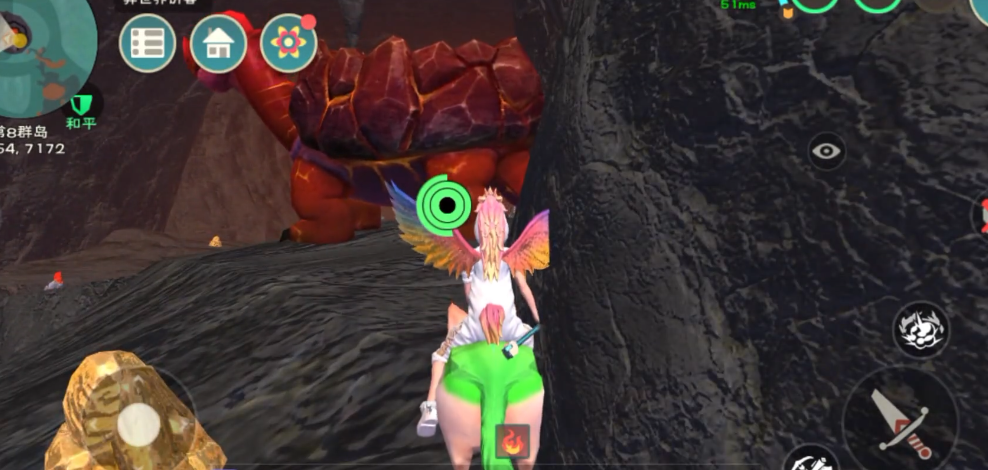
Task: Tap the virtual joystick knob
Action: (138, 425)
